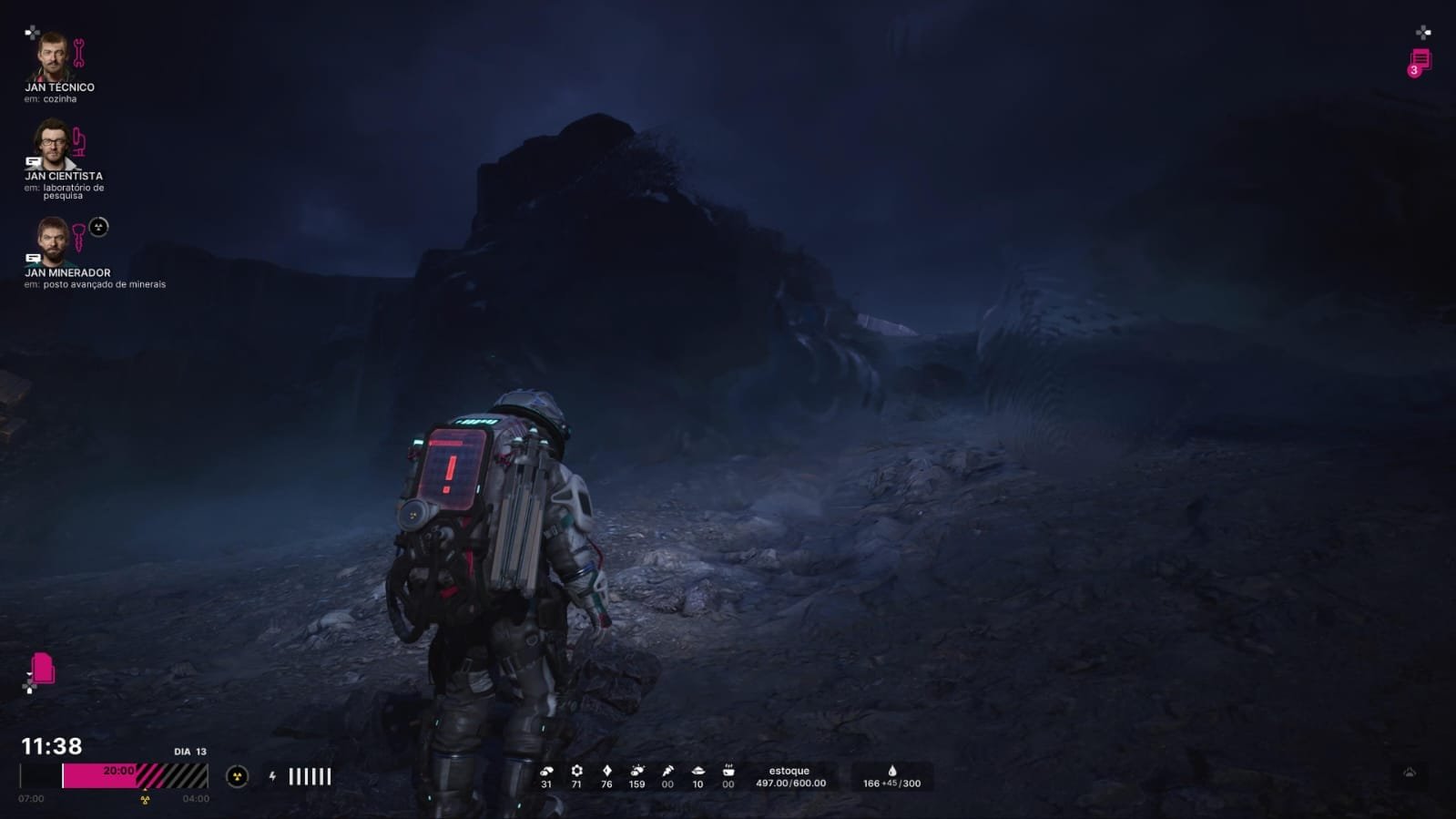Click the estoque storage panel
The height and width of the screenshot is (819, 1456).
[790, 776]
